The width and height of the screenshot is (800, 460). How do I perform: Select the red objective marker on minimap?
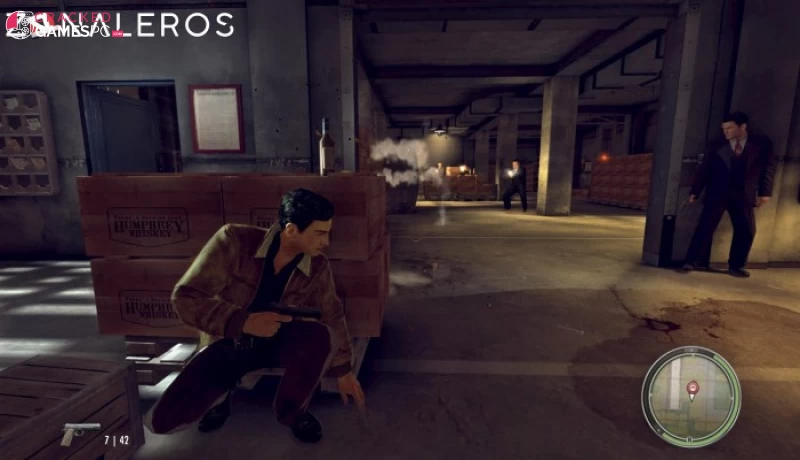click(x=691, y=386)
